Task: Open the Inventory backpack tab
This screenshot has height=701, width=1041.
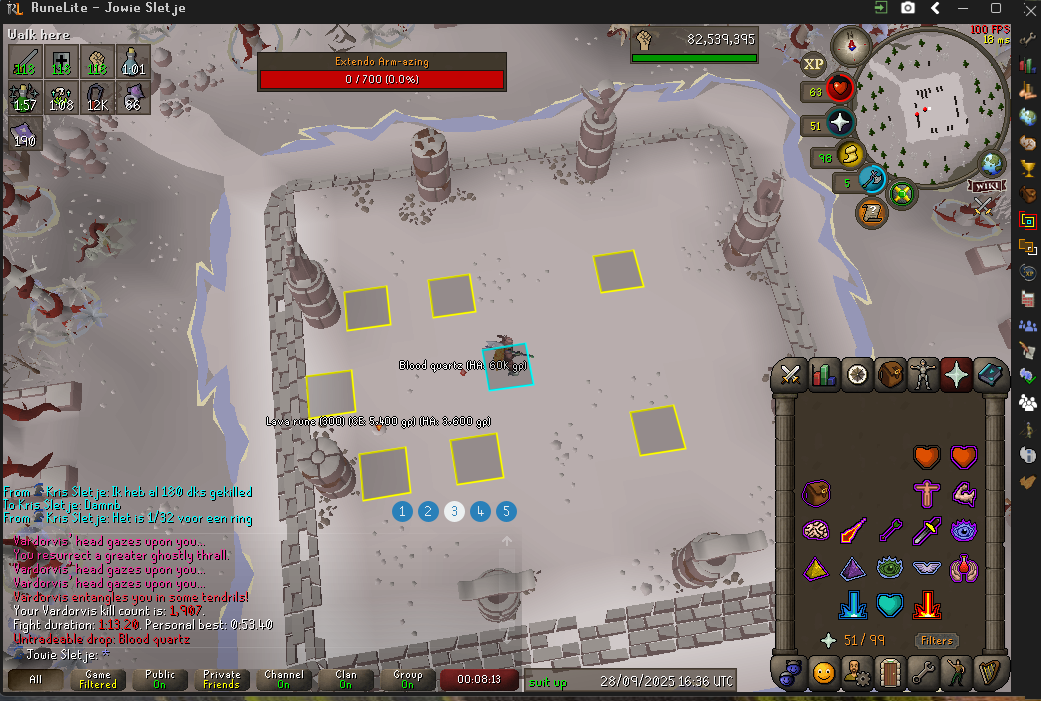Action: click(890, 375)
